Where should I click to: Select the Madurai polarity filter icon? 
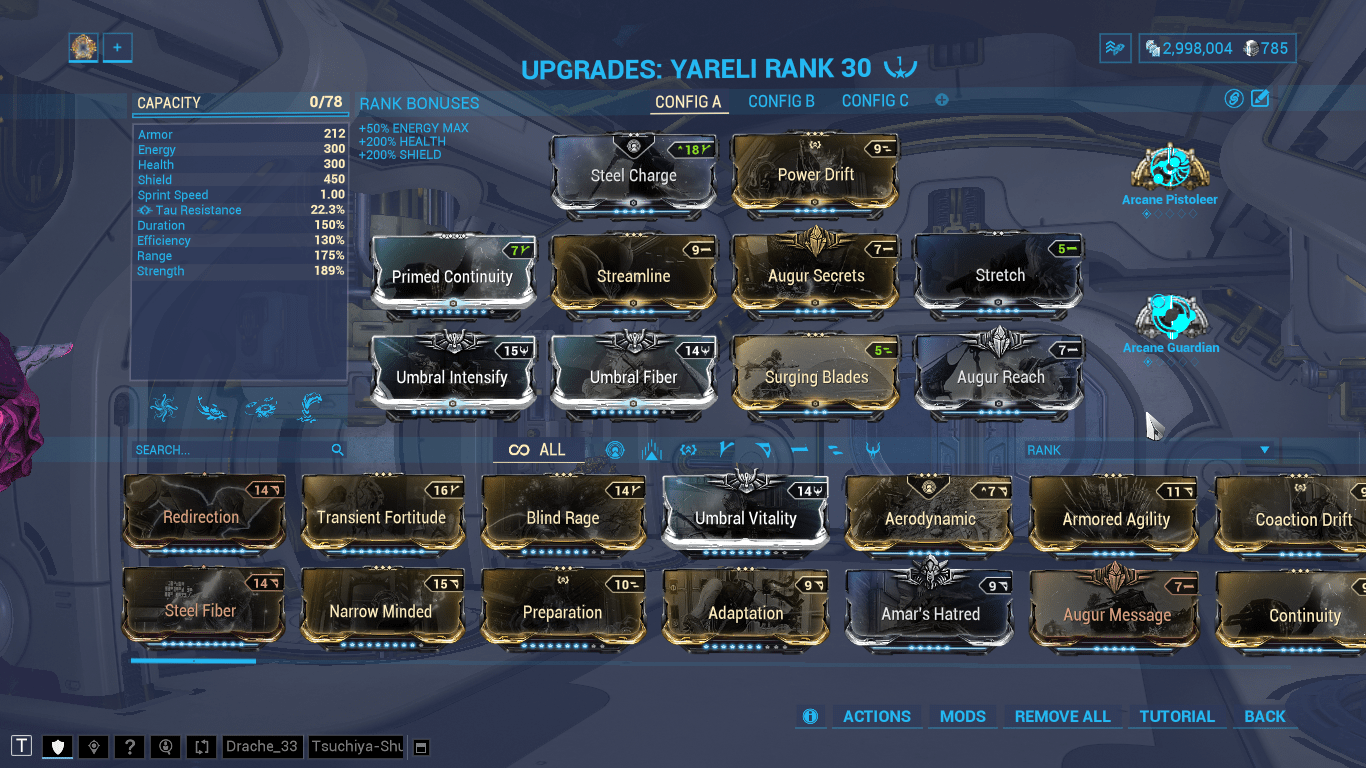click(x=724, y=450)
